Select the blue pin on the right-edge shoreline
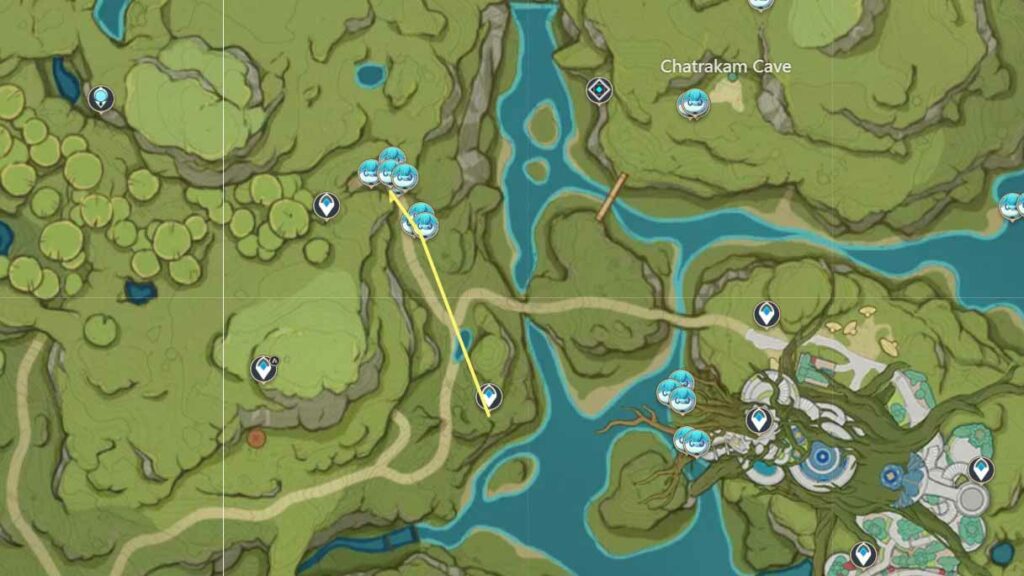Viewport: 1024px width, 576px height. pyautogui.click(x=1011, y=207)
